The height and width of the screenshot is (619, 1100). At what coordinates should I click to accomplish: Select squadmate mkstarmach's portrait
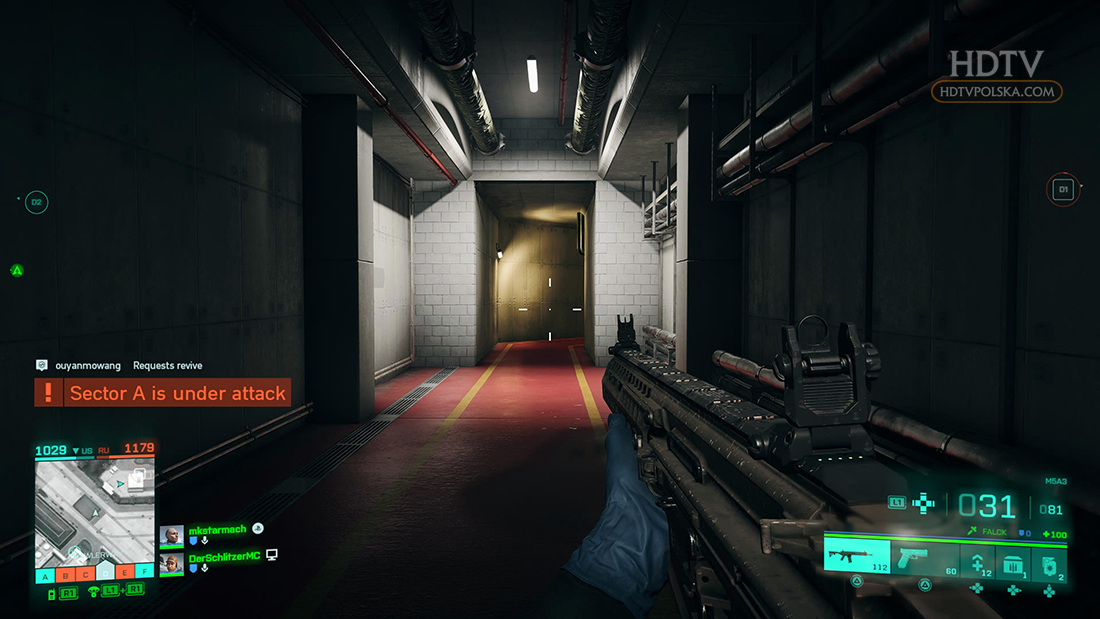[171, 537]
